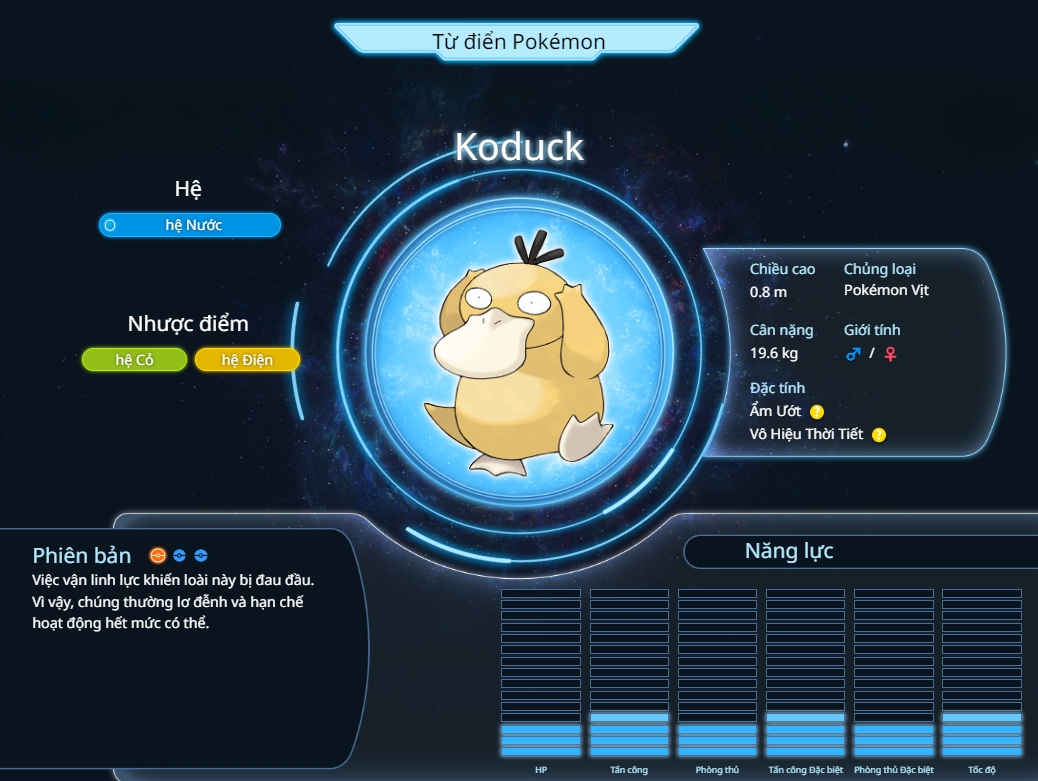Select the hệ Nước type badge
The image size is (1038, 781).
(190, 225)
